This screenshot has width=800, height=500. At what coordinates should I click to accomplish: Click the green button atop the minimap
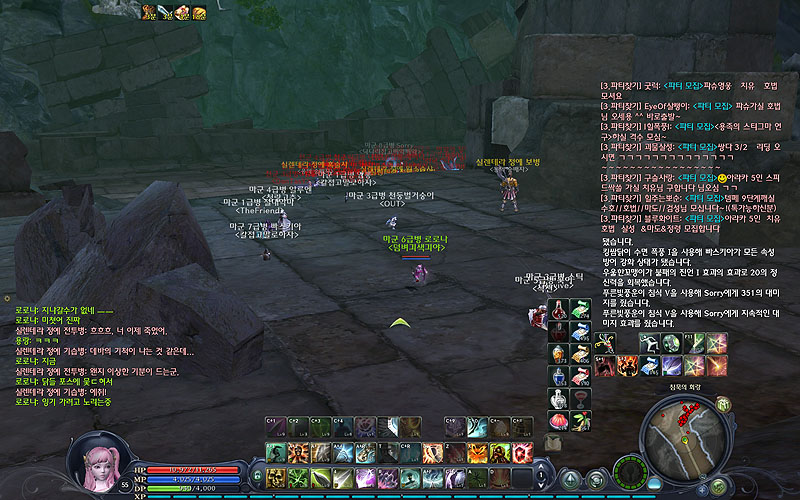click(722, 404)
